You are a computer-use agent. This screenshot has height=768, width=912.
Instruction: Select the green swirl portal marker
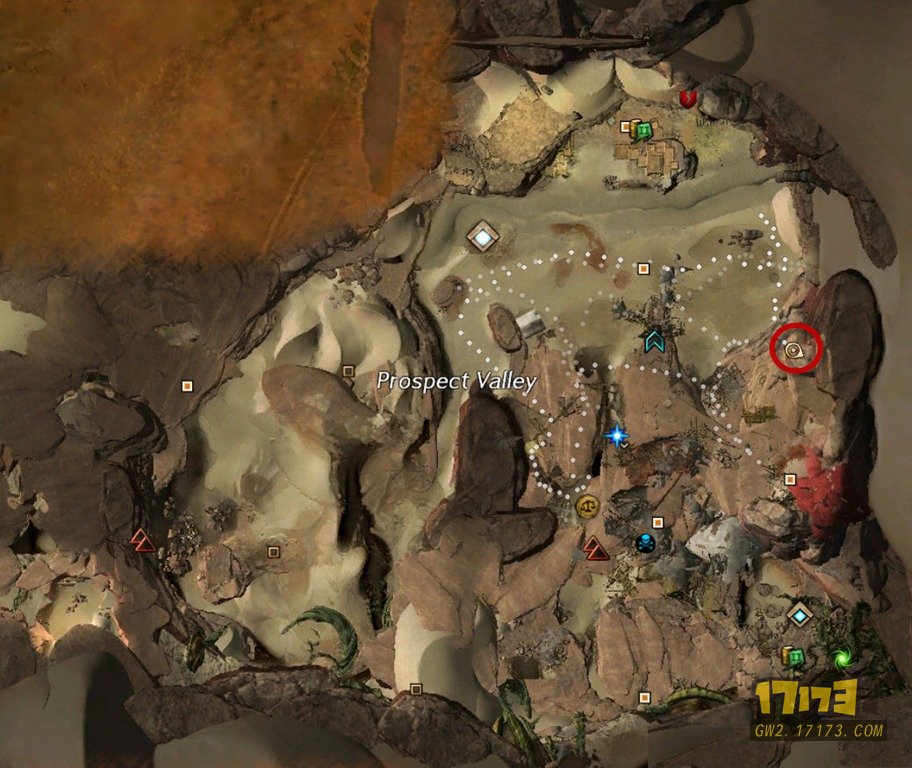click(841, 658)
